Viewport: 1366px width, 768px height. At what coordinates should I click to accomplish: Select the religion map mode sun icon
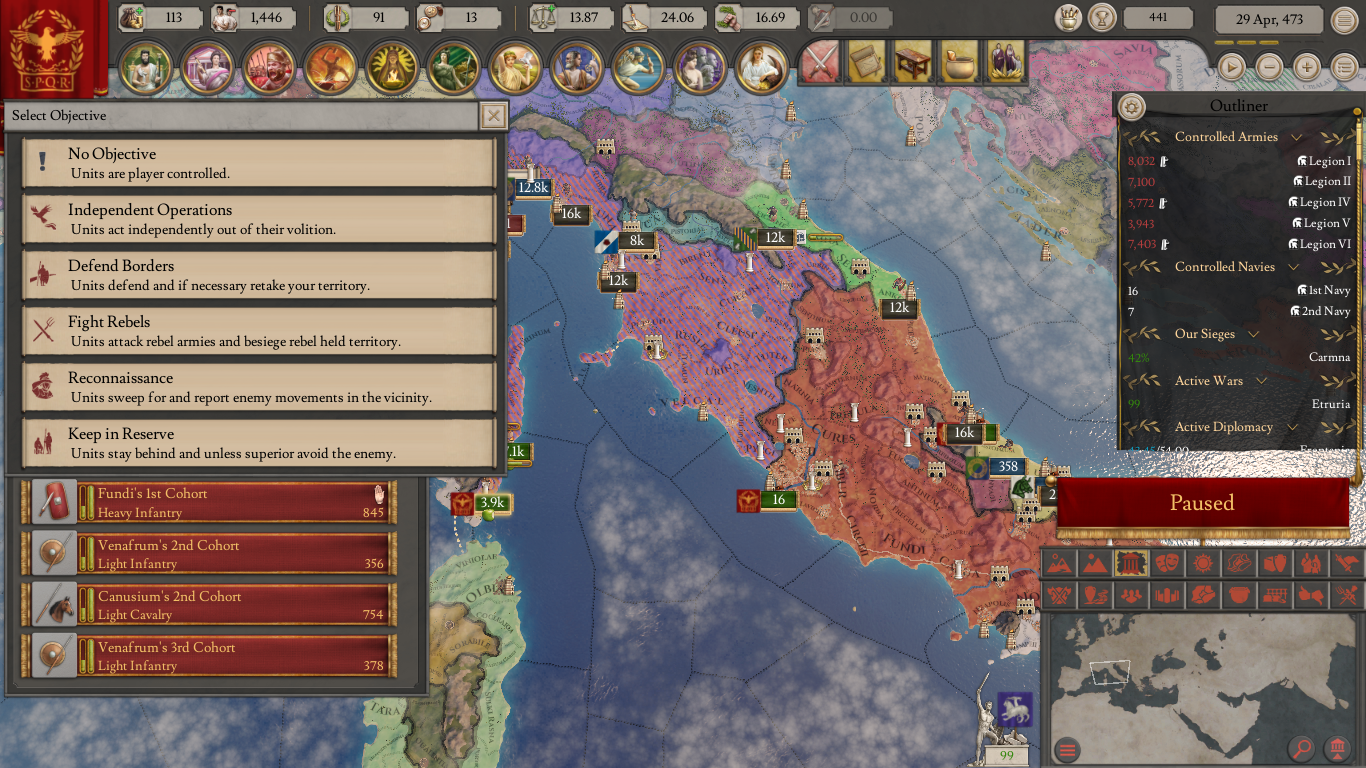pyautogui.click(x=1203, y=563)
